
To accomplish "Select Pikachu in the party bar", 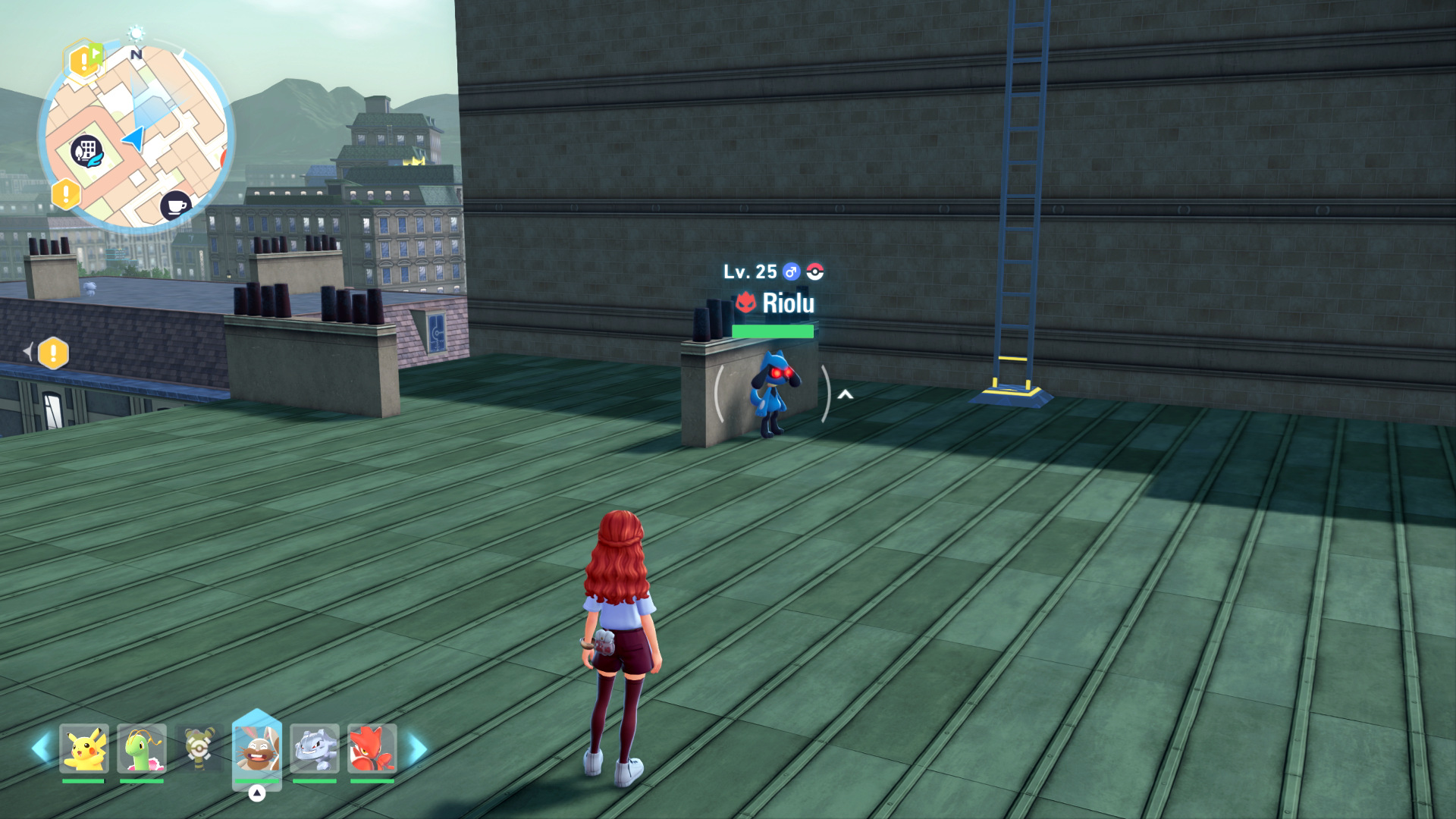I will click(84, 748).
